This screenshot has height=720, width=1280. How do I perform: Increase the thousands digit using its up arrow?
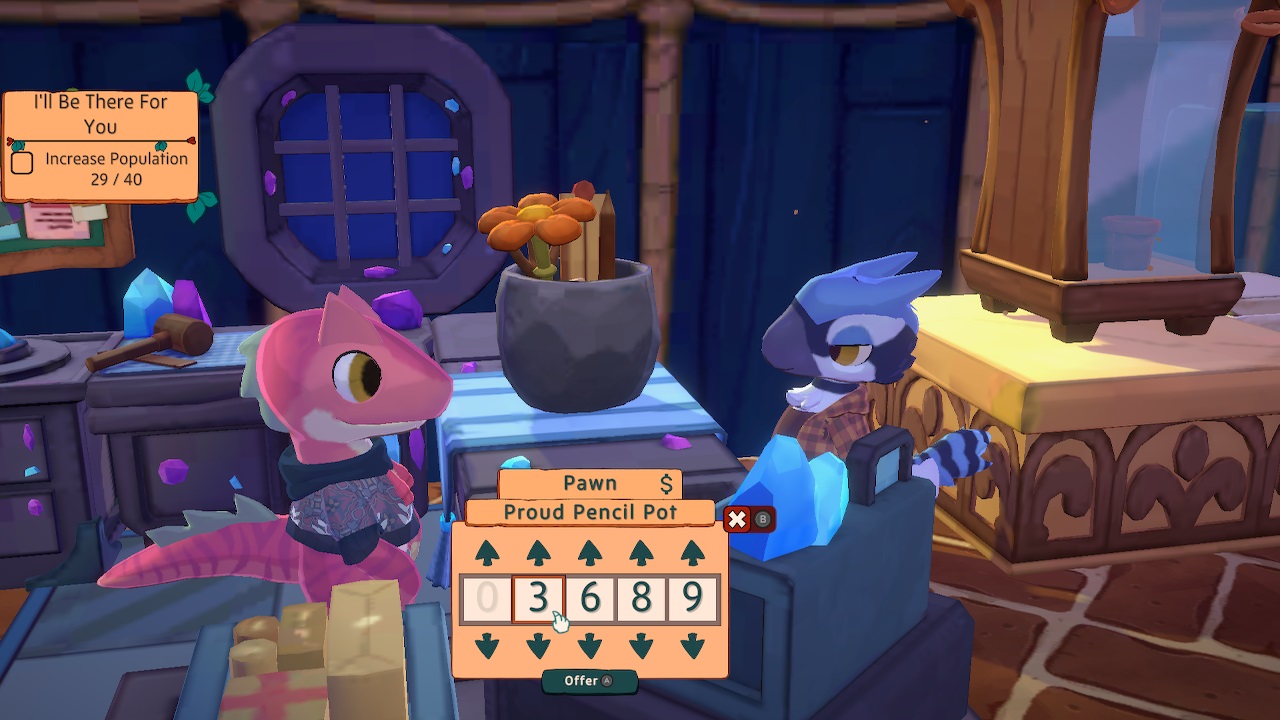(537, 552)
